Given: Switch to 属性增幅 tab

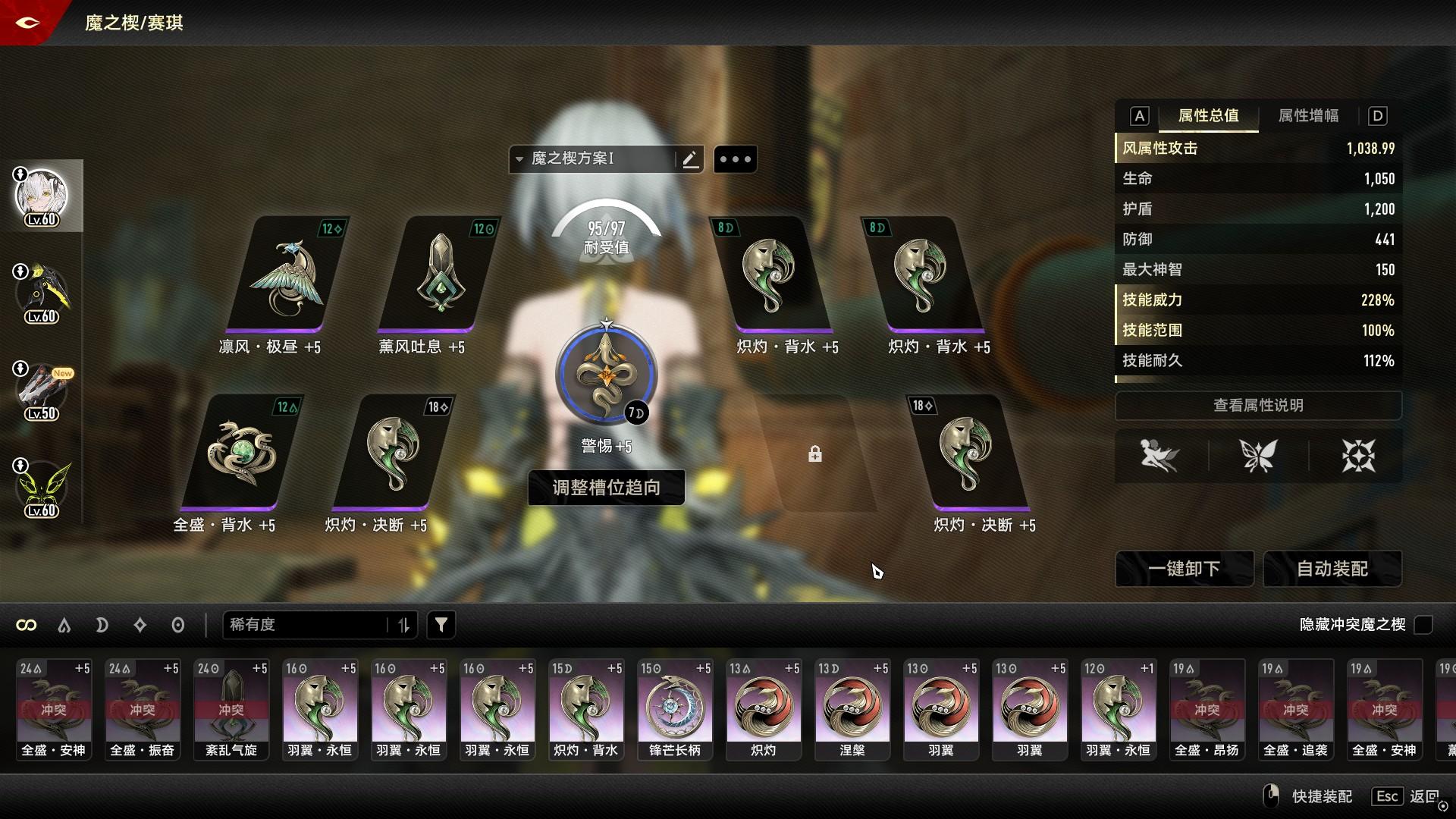Looking at the screenshot, I should click(1308, 116).
